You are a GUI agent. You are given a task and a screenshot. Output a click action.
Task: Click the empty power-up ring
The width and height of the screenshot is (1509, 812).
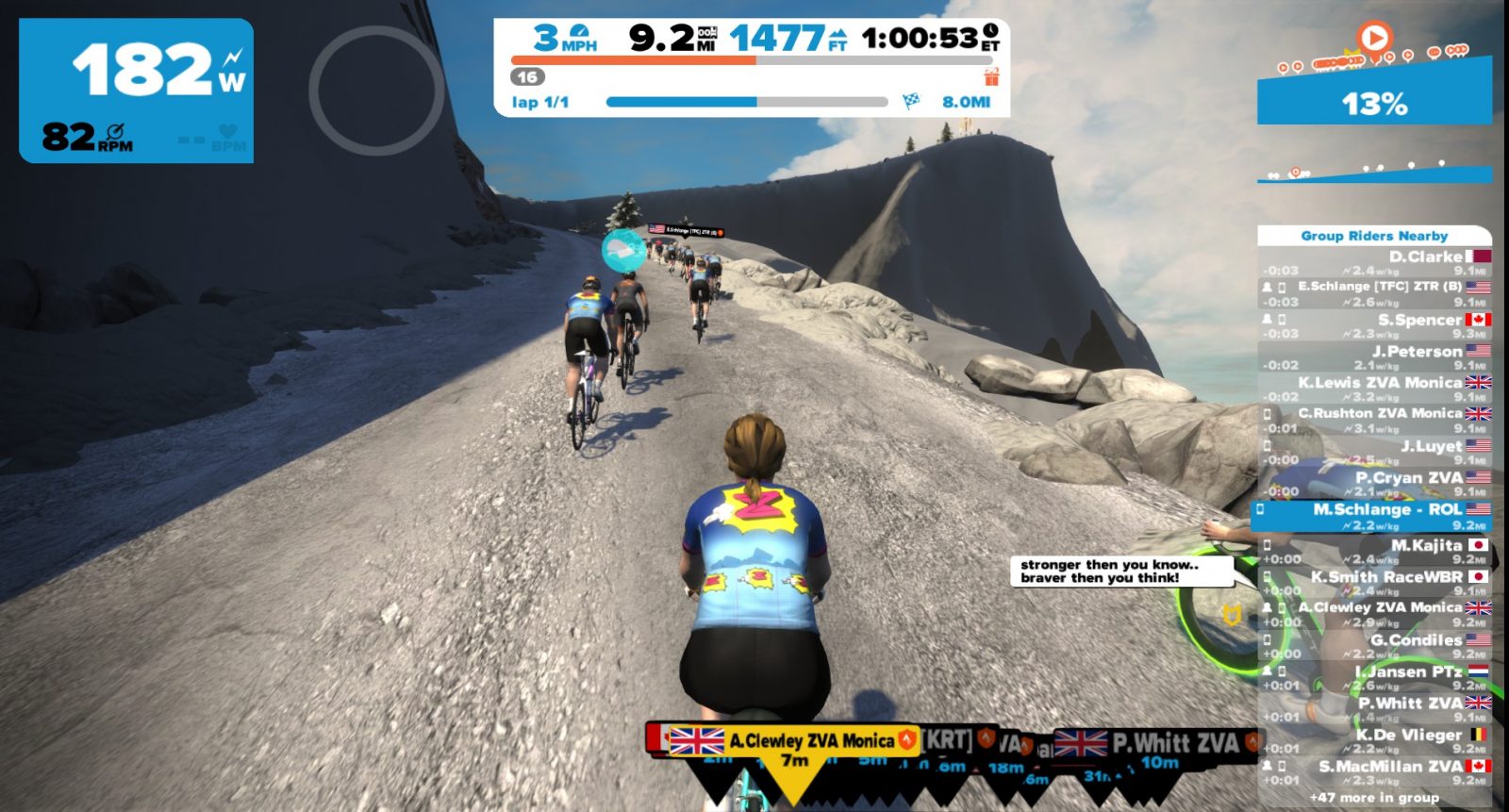click(x=376, y=91)
